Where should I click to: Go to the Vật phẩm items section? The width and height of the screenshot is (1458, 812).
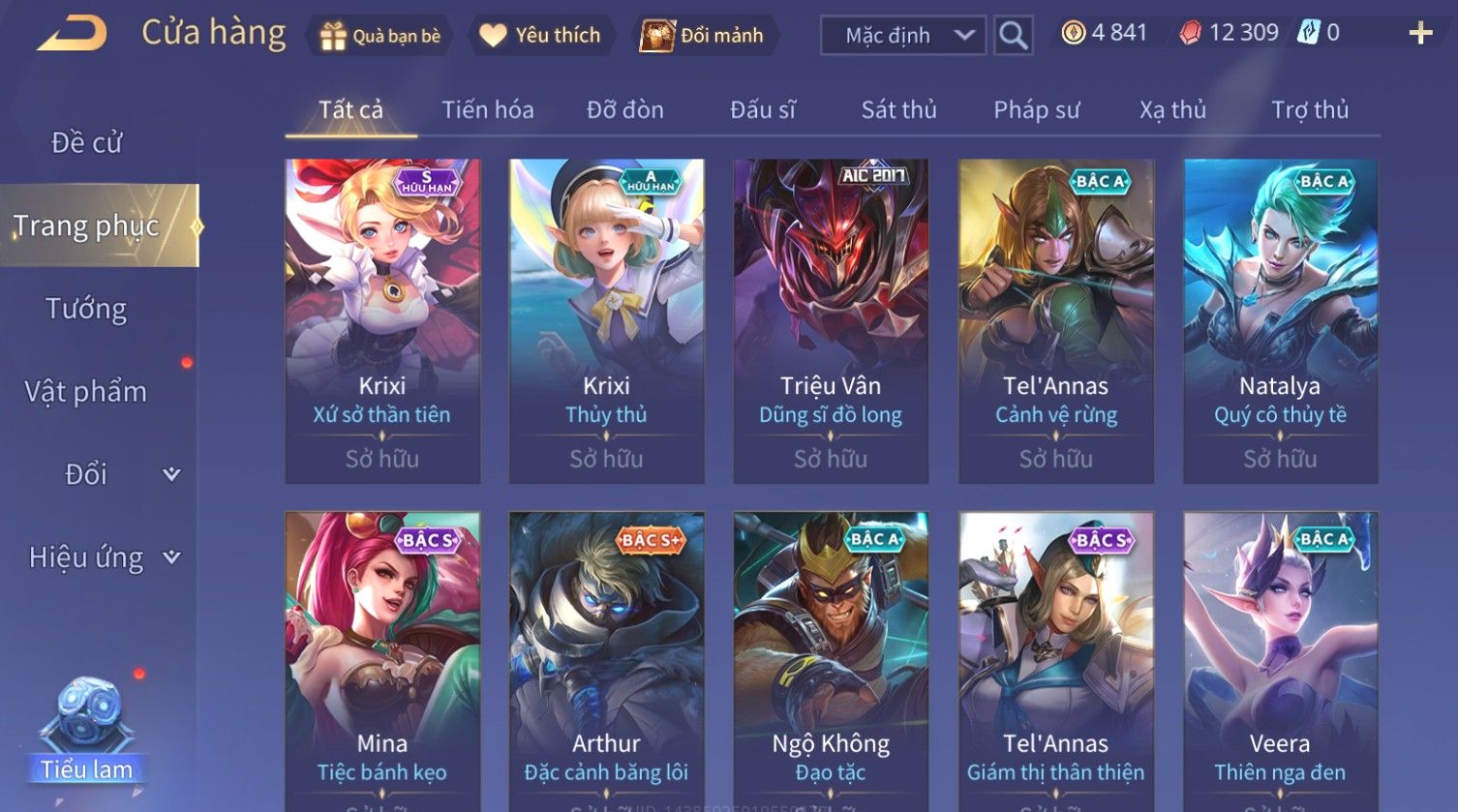point(86,392)
